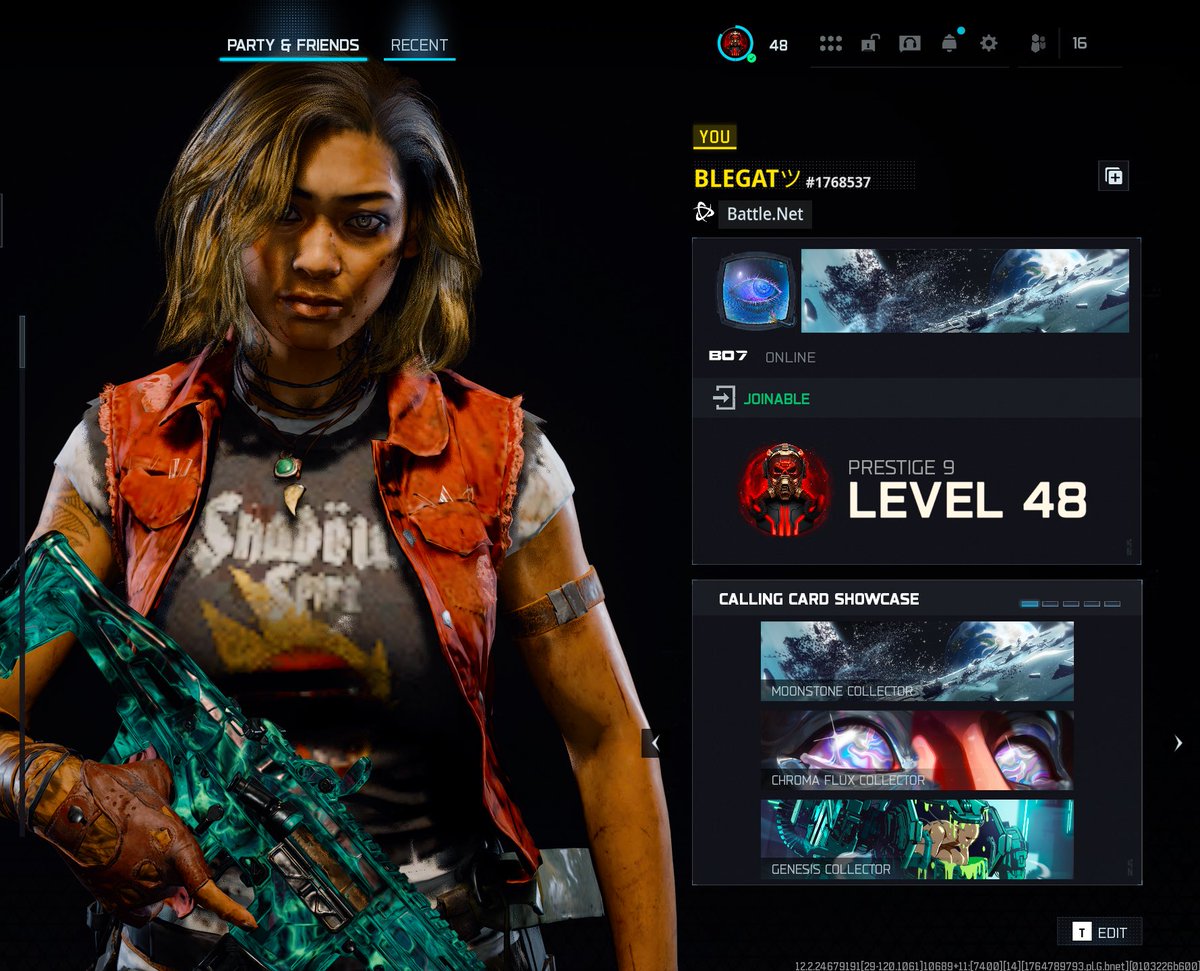Open settings with the gear icon
This screenshot has height=971, width=1200.
tap(989, 44)
